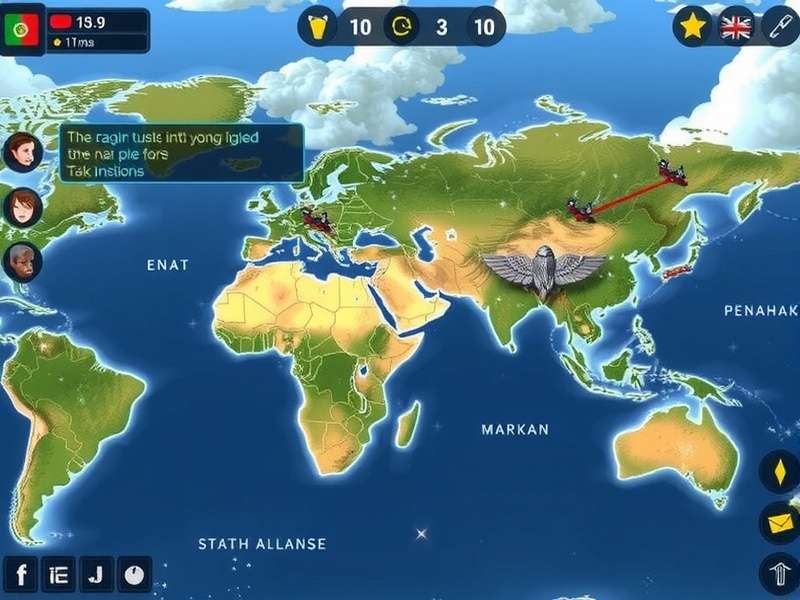Select the grey-haired older advisor portrait
The width and height of the screenshot is (800, 600).
point(21,260)
